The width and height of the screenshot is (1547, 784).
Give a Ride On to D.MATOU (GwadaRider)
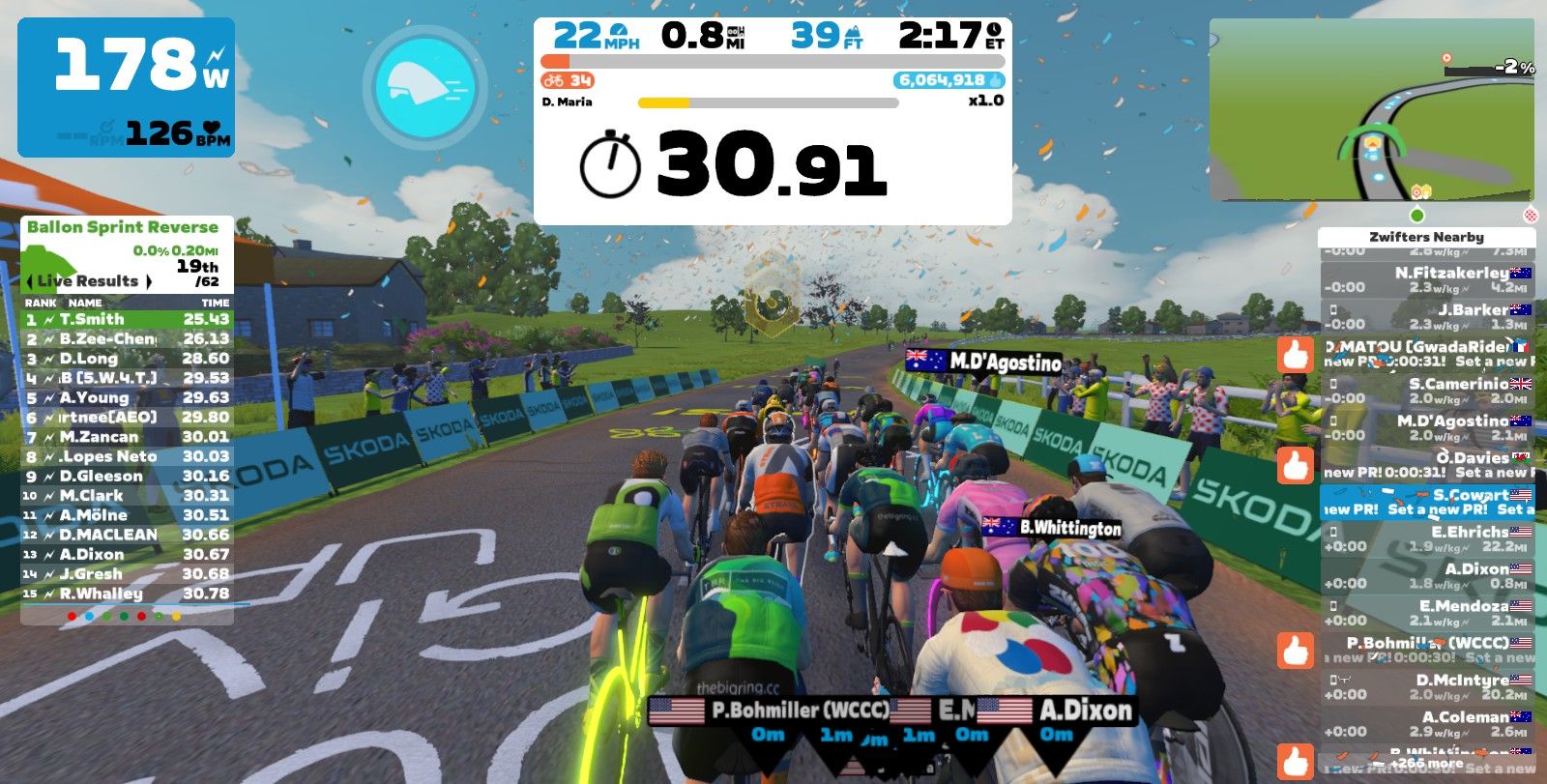click(x=1297, y=356)
